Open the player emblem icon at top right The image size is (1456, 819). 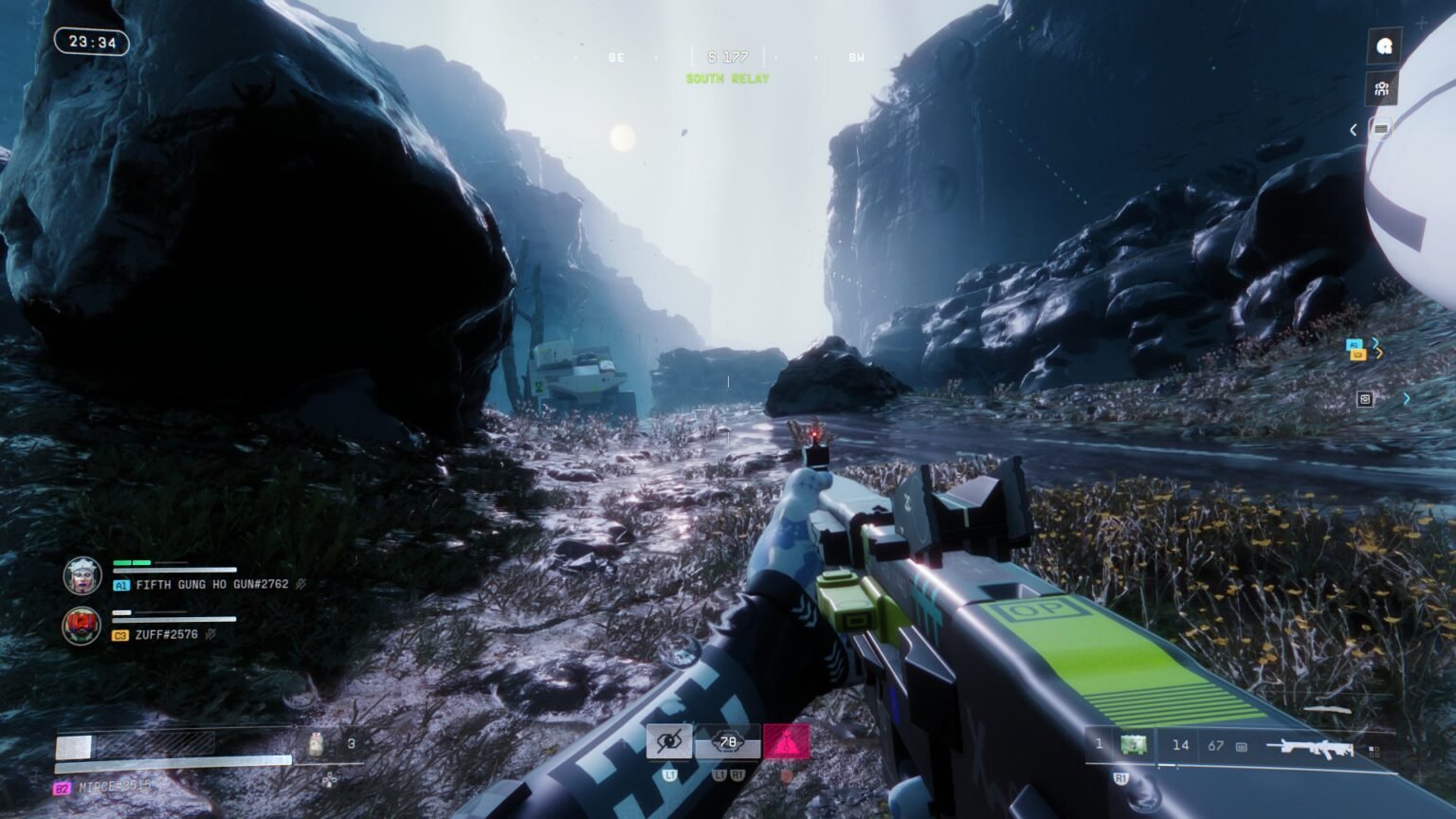1384,45
